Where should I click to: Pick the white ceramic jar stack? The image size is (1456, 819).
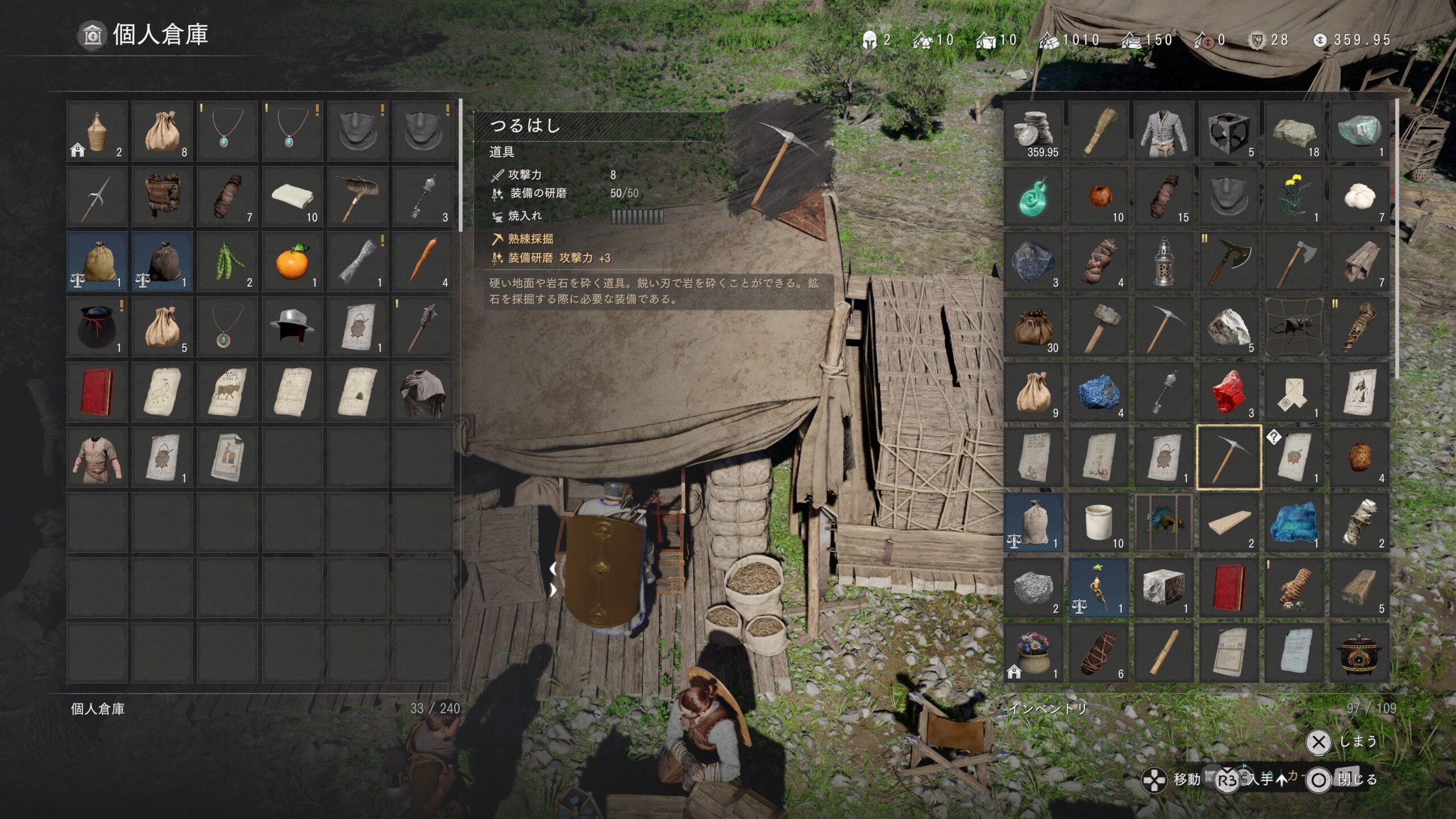[1099, 523]
